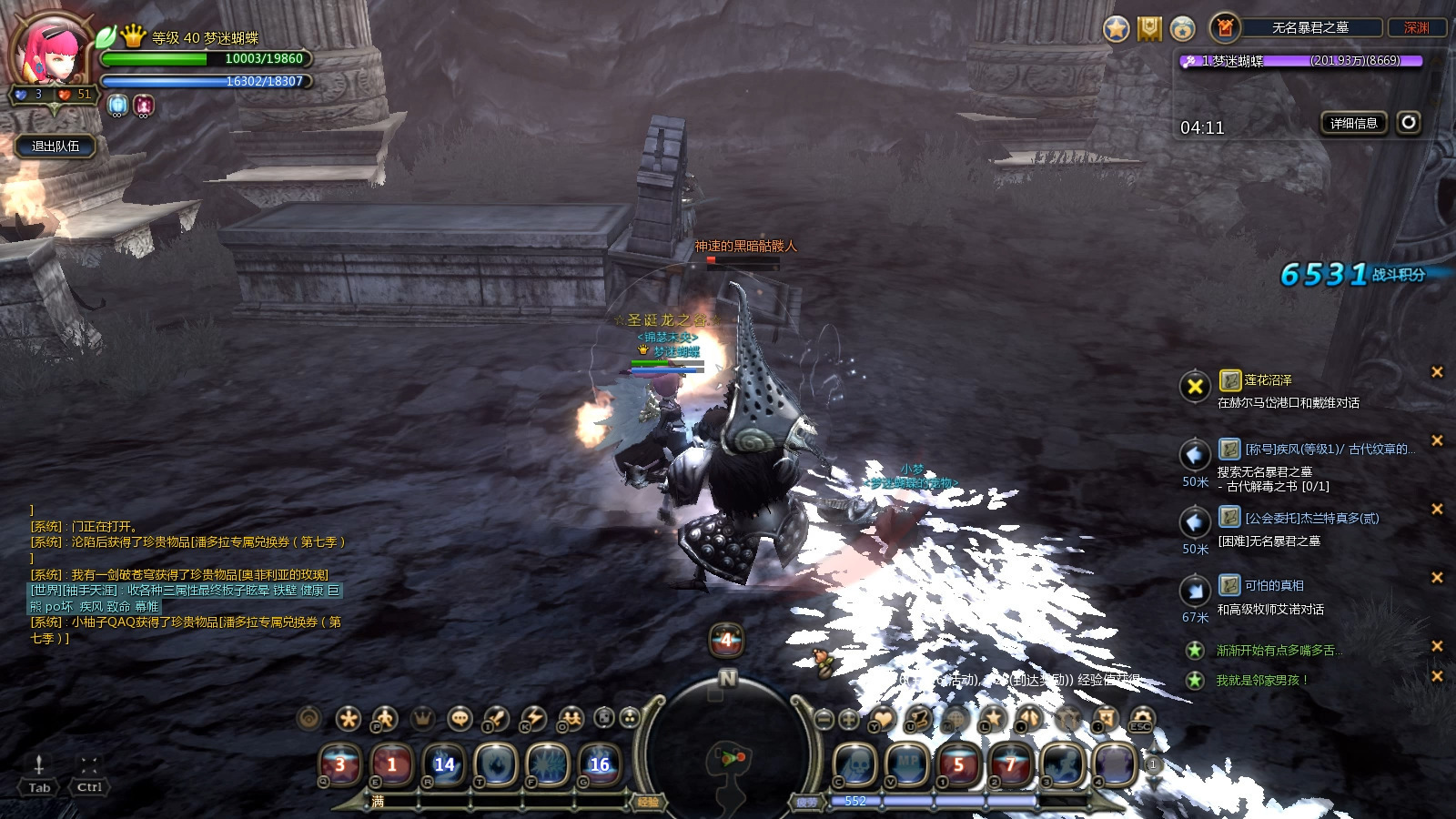The height and width of the screenshot is (819, 1456).
Task: Activate the starburst skill in slot F
Action: (548, 764)
